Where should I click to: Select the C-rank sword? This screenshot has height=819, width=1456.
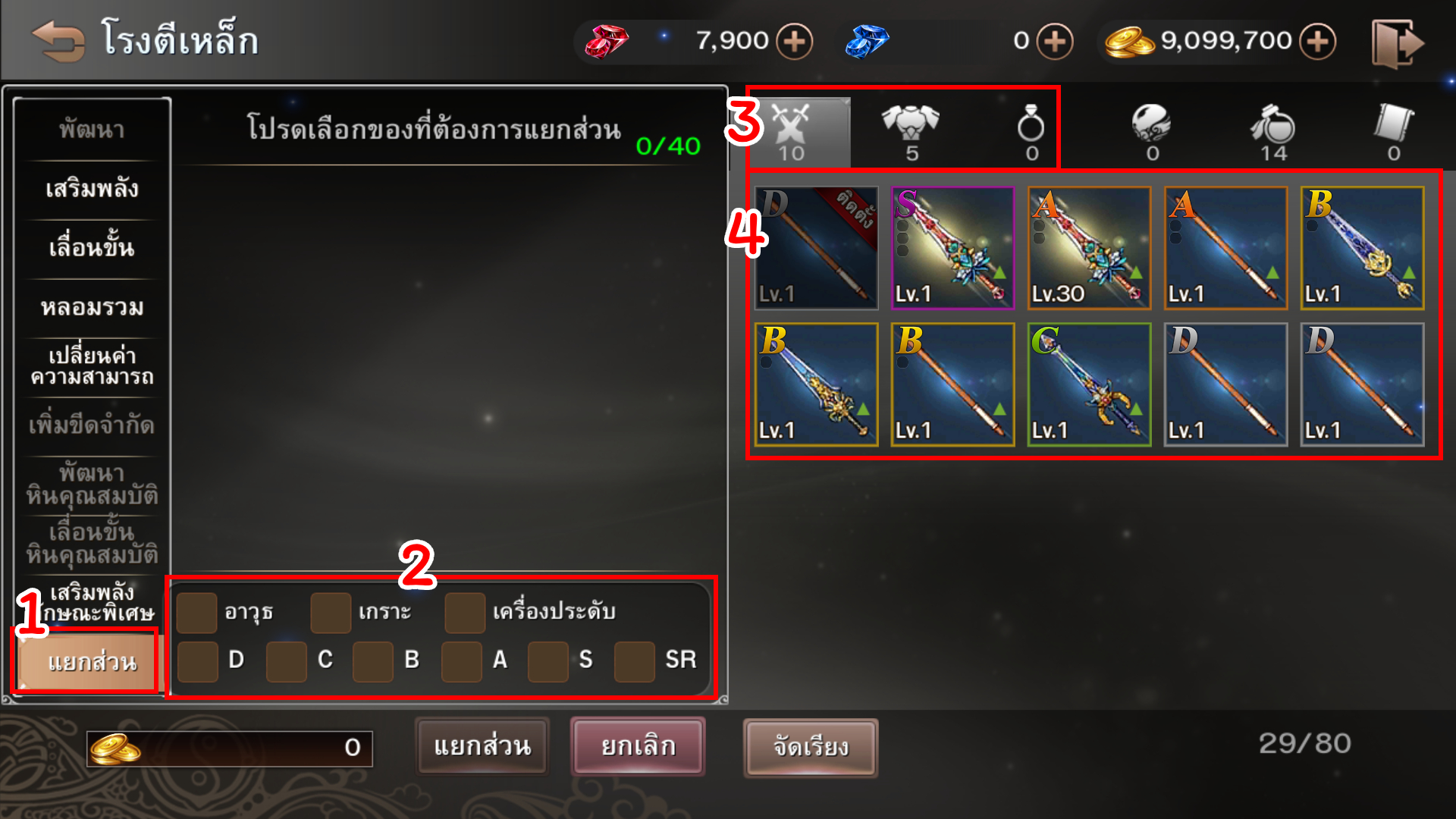pos(1089,384)
